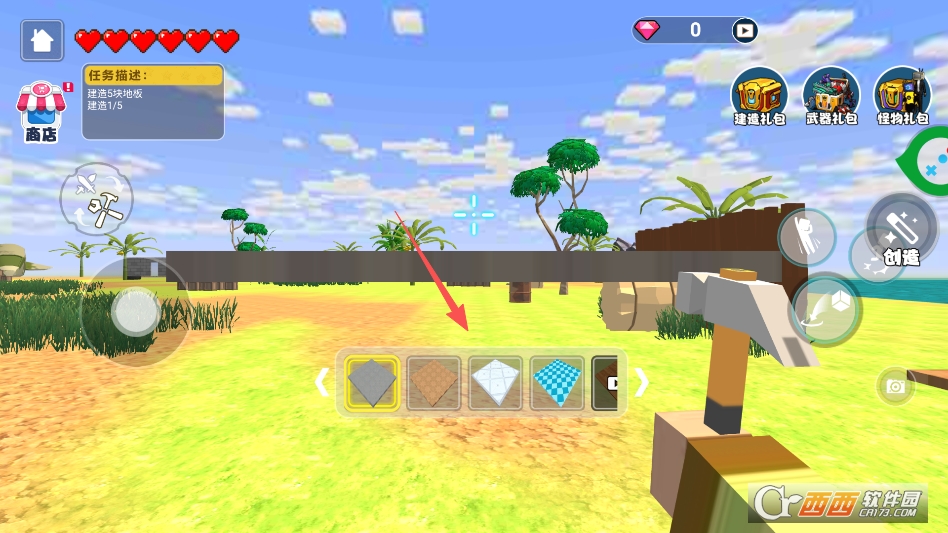Show previous hotbar items with left arrow
Screen dimensions: 948x533
322,382
